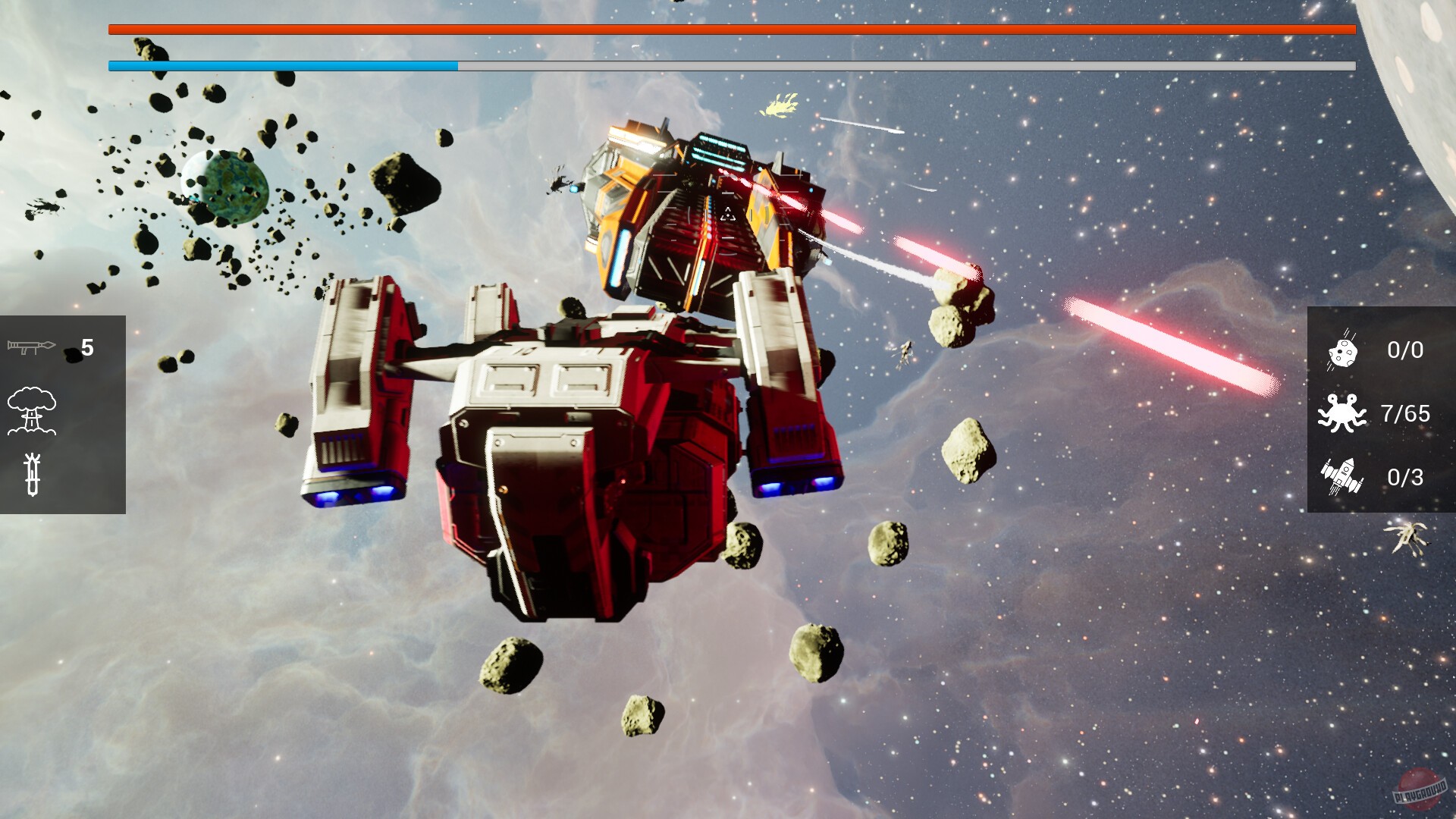Click the 7/65 alien kill counter

(x=1407, y=414)
